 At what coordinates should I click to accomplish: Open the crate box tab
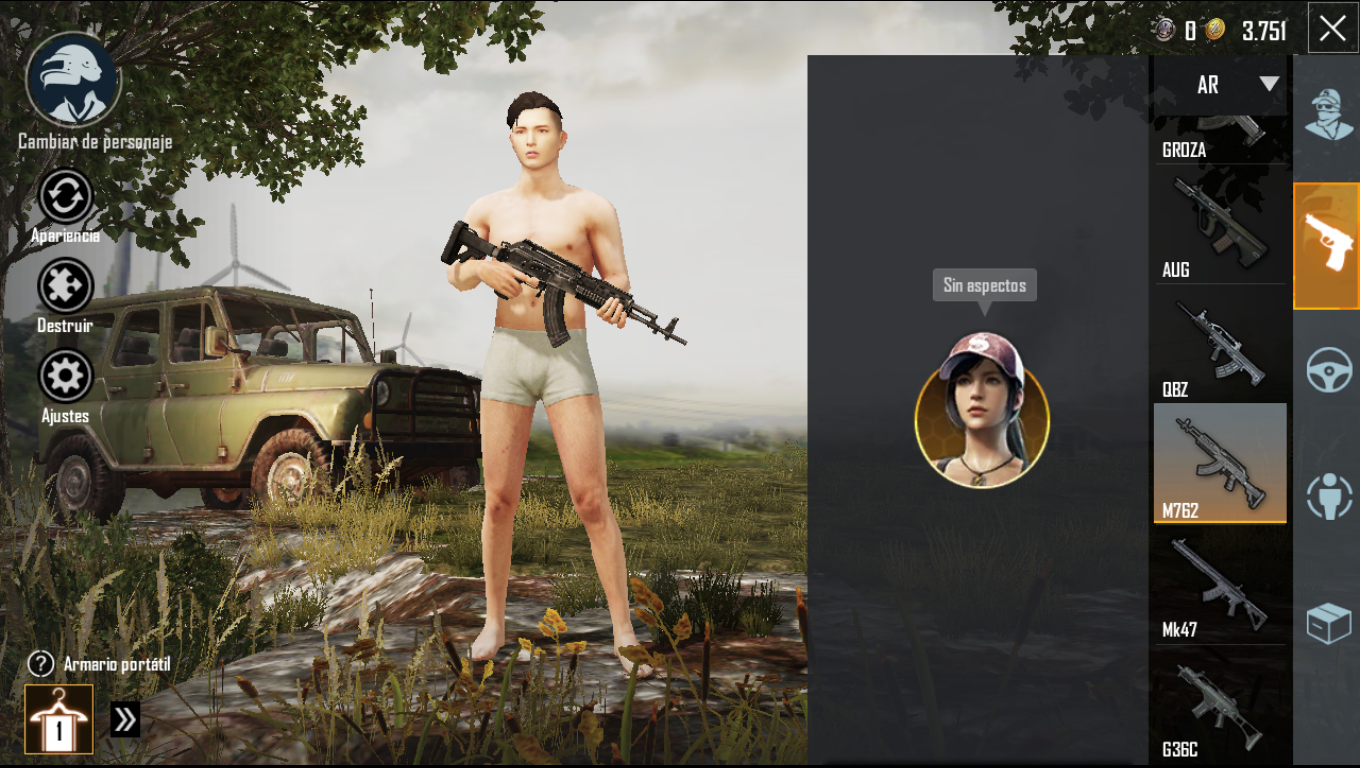click(1328, 624)
